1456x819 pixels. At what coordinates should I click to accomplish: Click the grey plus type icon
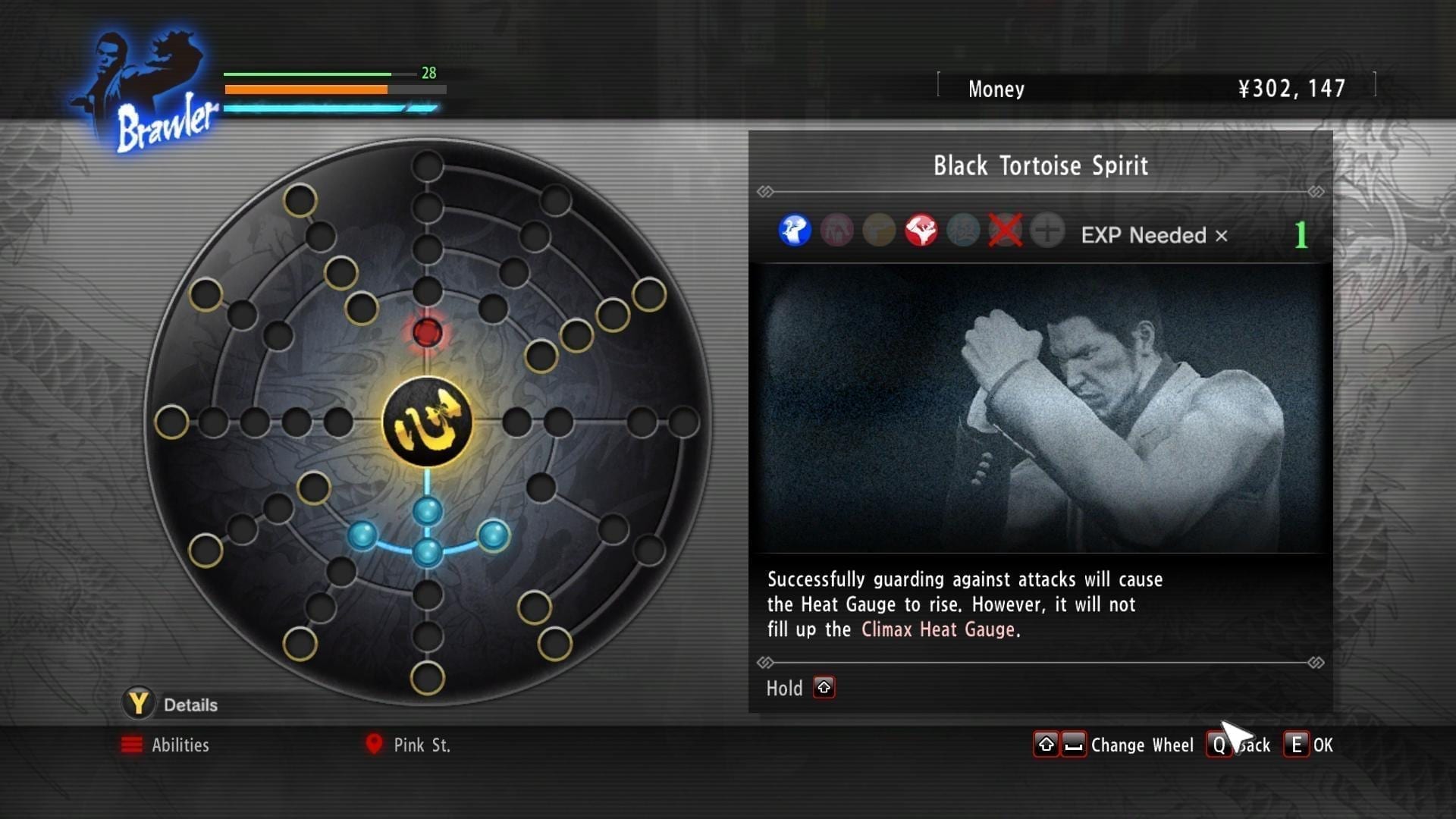click(x=1047, y=231)
